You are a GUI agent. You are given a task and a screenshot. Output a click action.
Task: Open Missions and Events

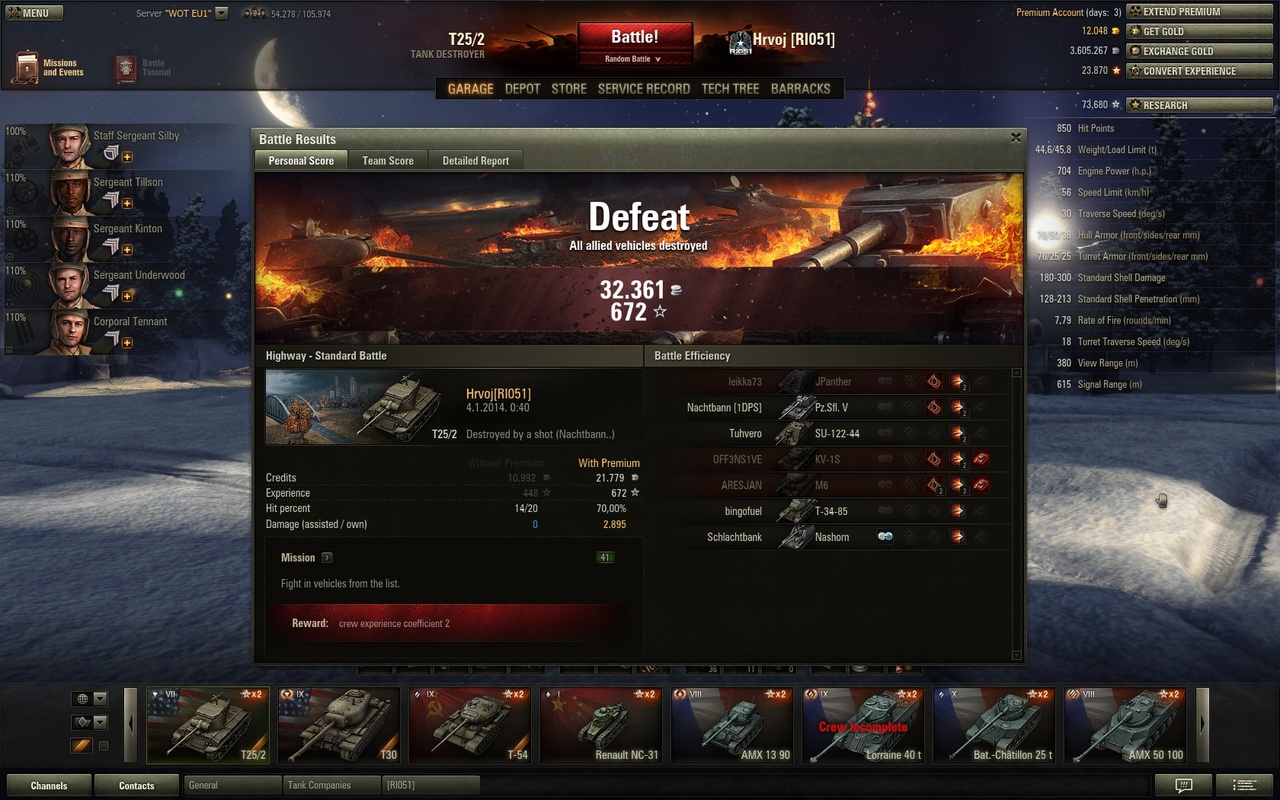coord(49,68)
